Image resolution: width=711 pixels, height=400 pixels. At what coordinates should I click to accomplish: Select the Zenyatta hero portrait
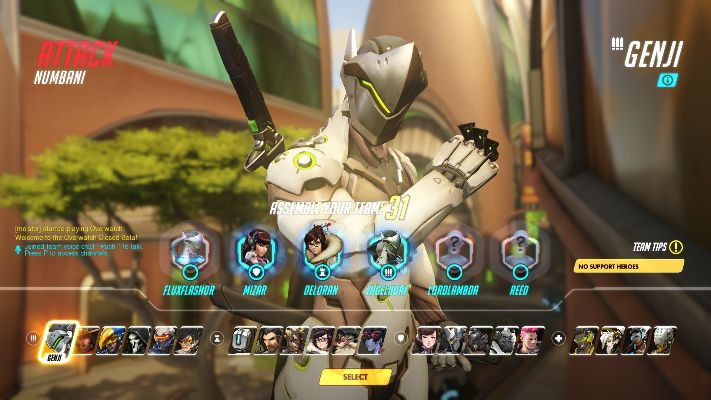[x=662, y=340]
